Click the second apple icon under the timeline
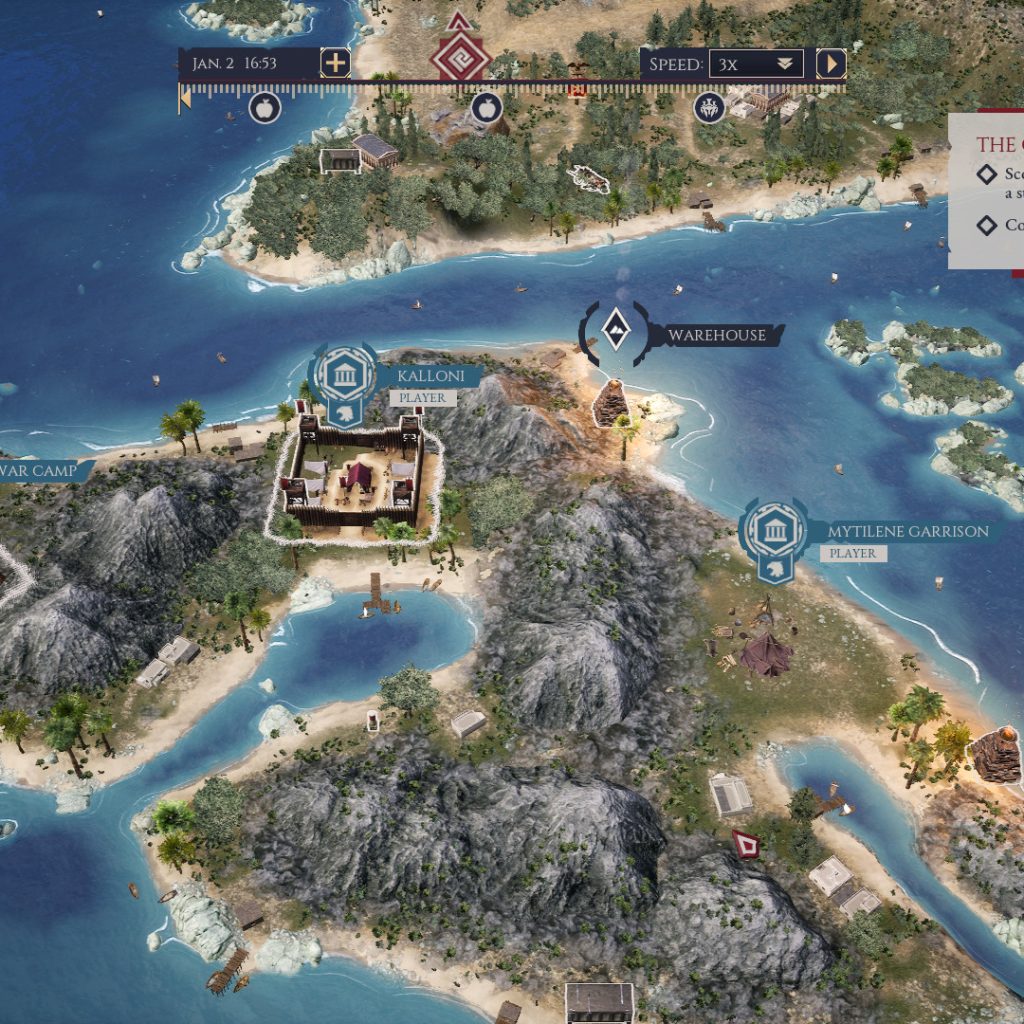 click(486, 107)
